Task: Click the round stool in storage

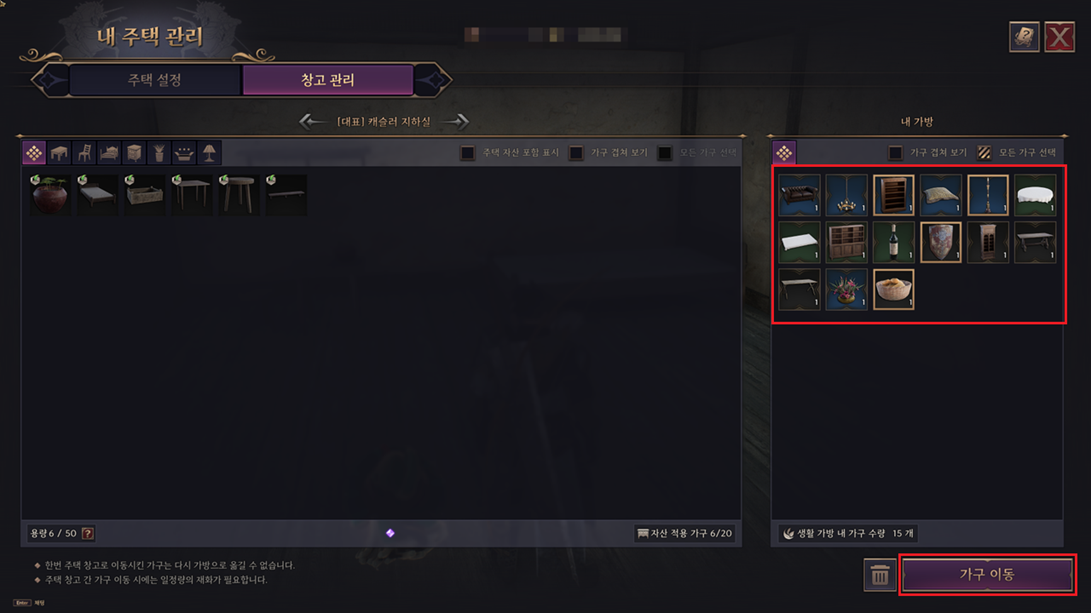Action: tap(238, 195)
